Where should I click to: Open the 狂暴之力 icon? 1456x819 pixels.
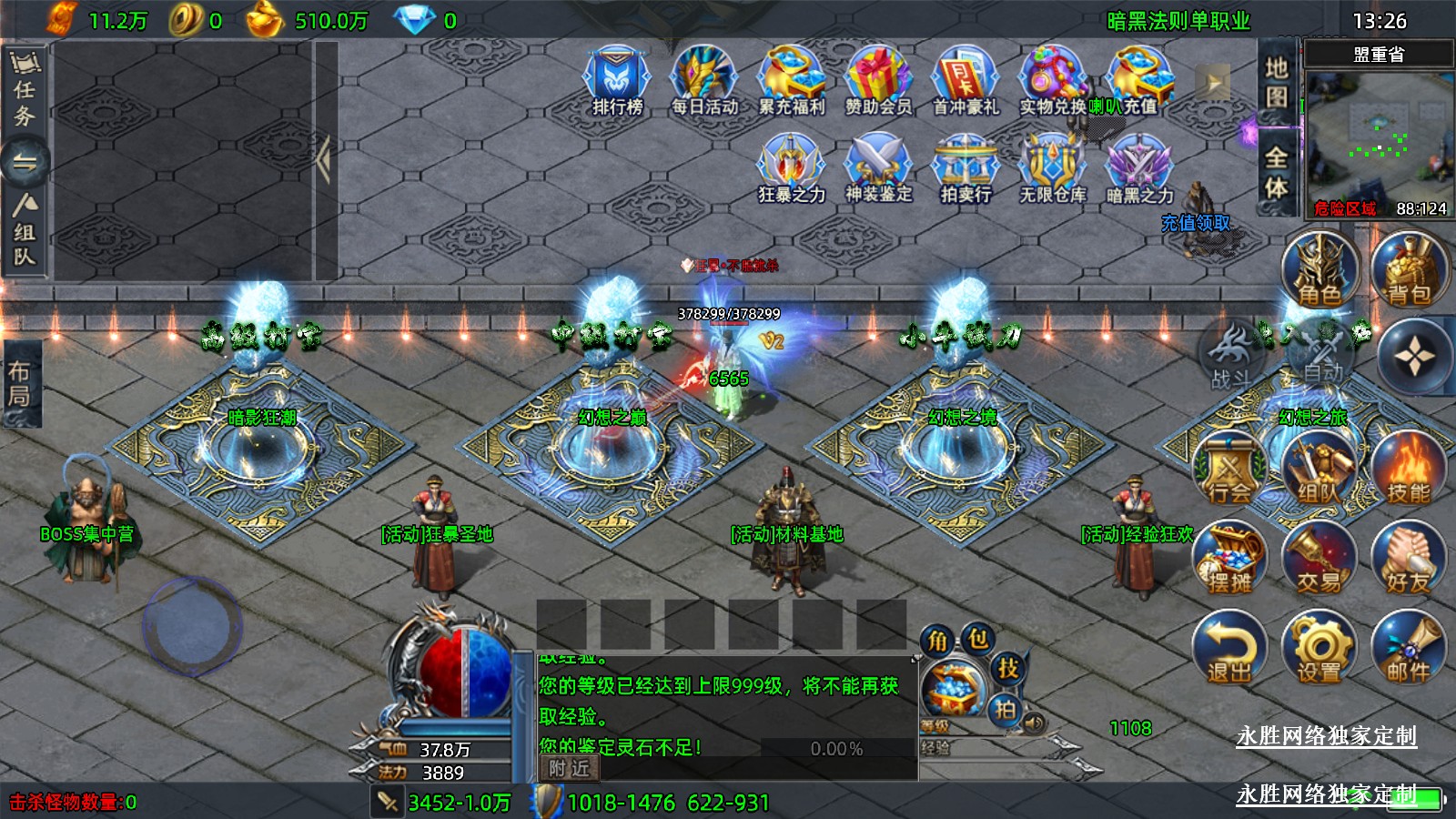pyautogui.click(x=792, y=167)
